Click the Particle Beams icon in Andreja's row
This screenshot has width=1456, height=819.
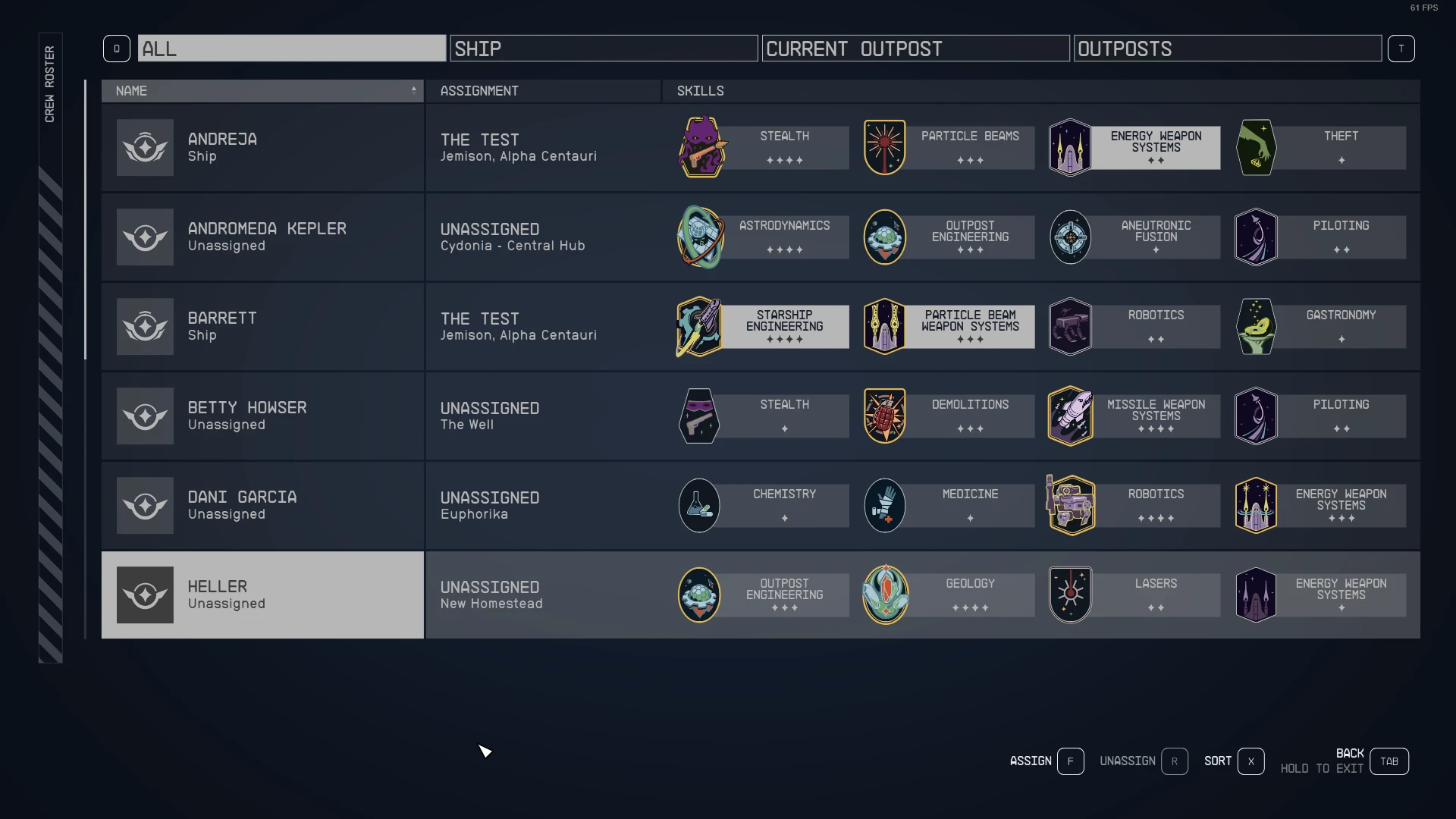tap(884, 147)
